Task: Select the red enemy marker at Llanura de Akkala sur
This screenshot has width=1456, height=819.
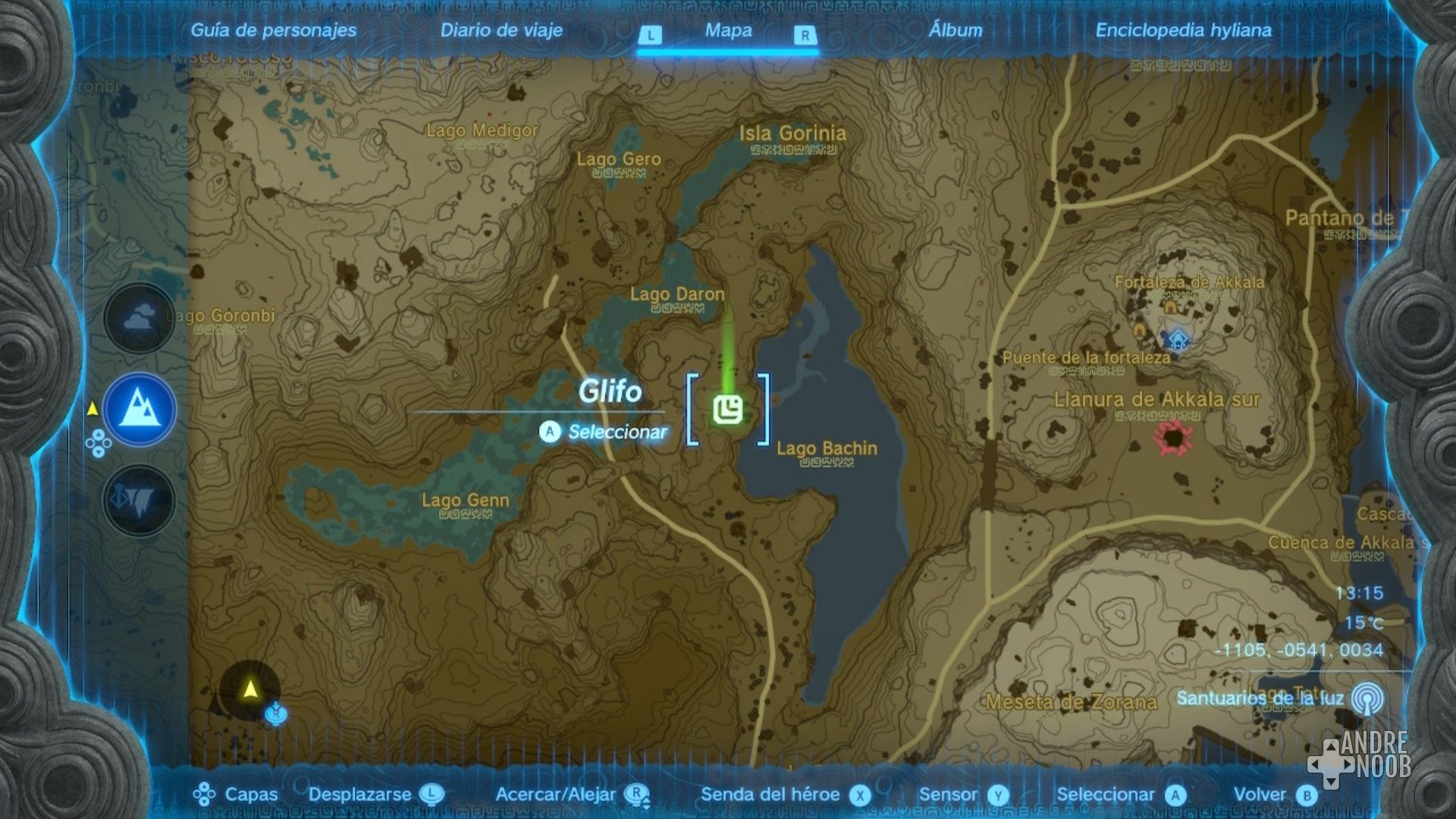Action: 1174,438
